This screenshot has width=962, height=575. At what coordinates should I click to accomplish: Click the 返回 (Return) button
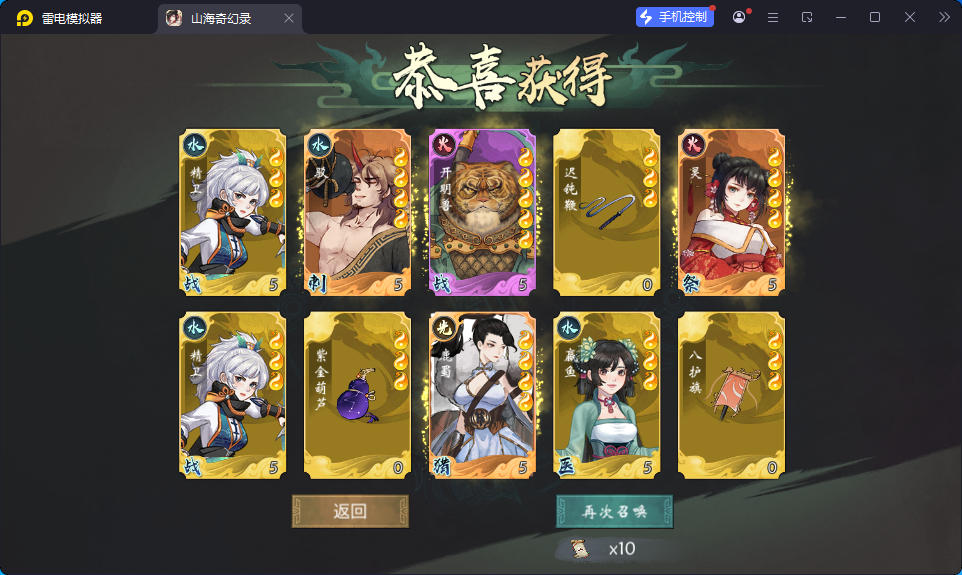(x=350, y=511)
